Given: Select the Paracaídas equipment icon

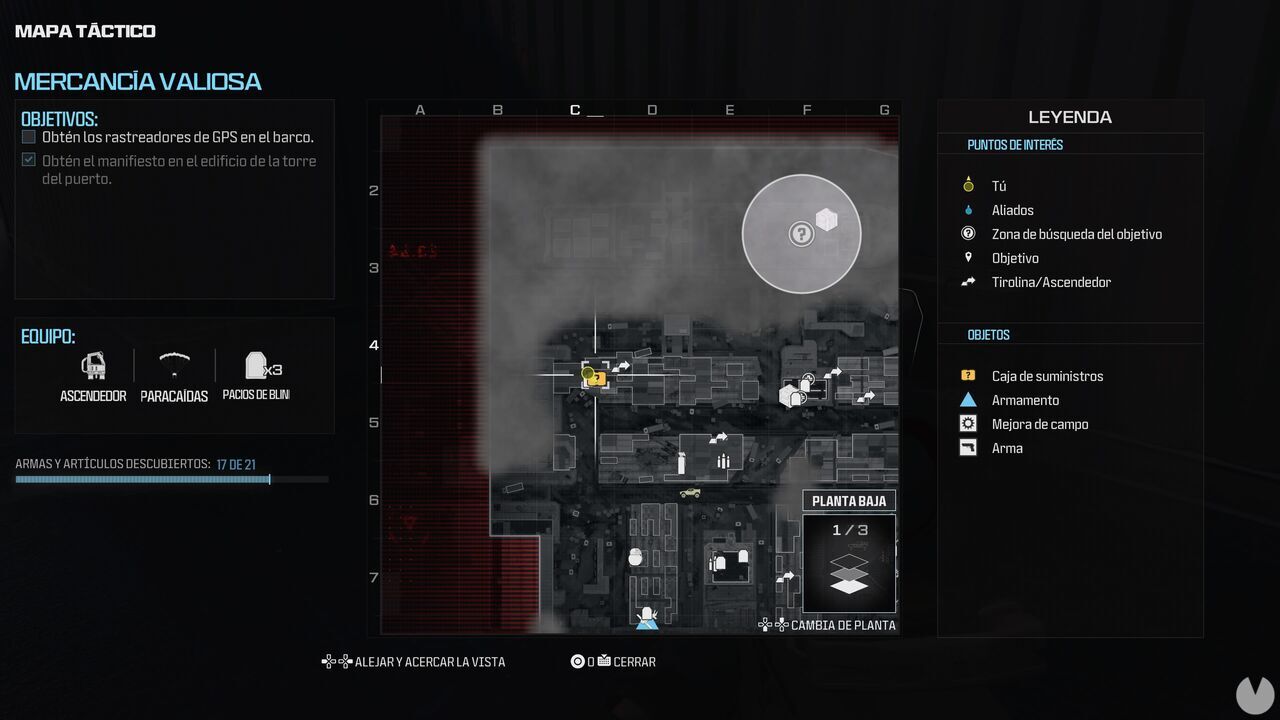Looking at the screenshot, I should pos(174,365).
